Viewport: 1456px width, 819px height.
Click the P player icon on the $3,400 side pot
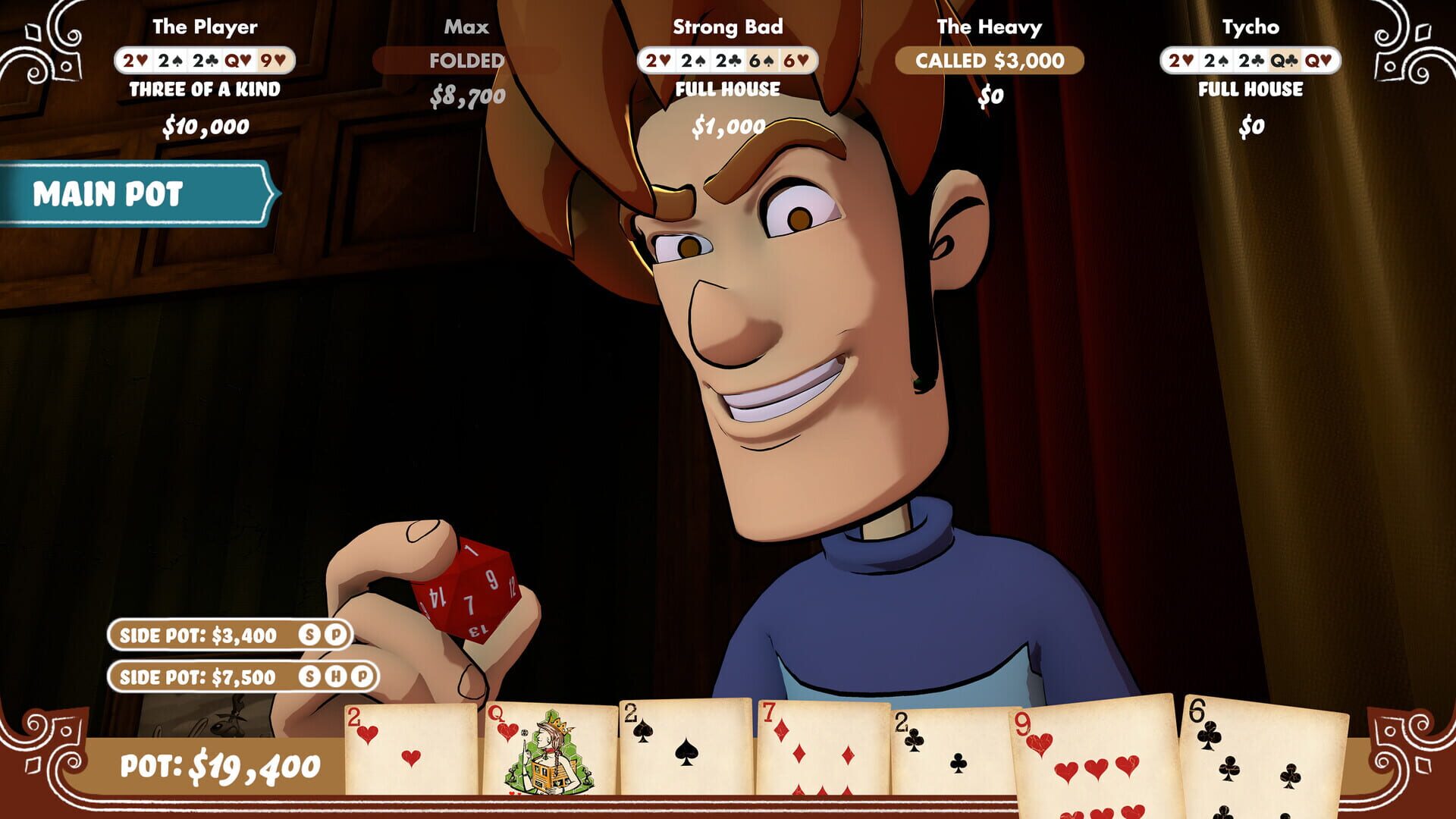[337, 636]
